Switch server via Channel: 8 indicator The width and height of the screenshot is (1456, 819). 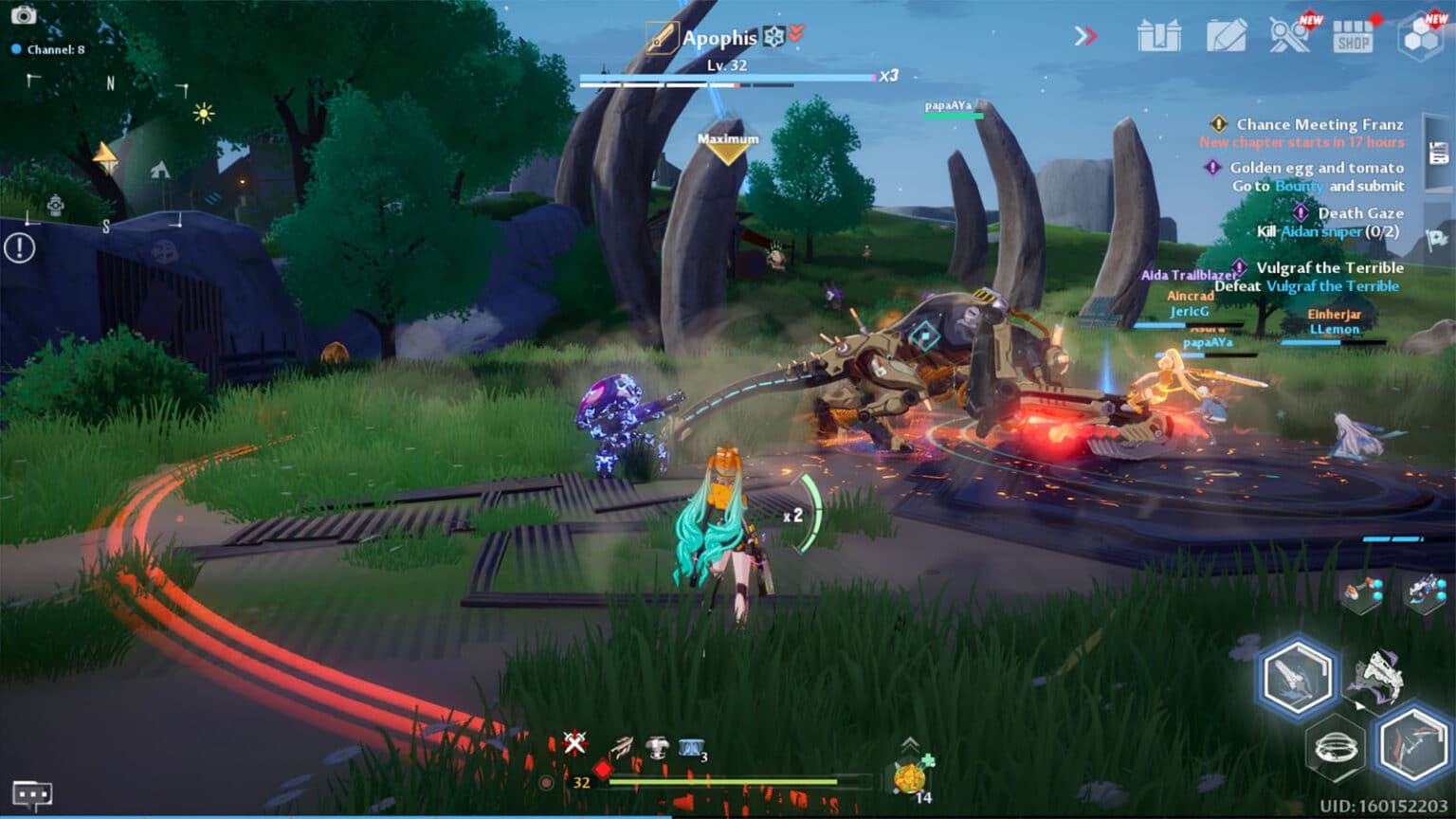tap(49, 49)
